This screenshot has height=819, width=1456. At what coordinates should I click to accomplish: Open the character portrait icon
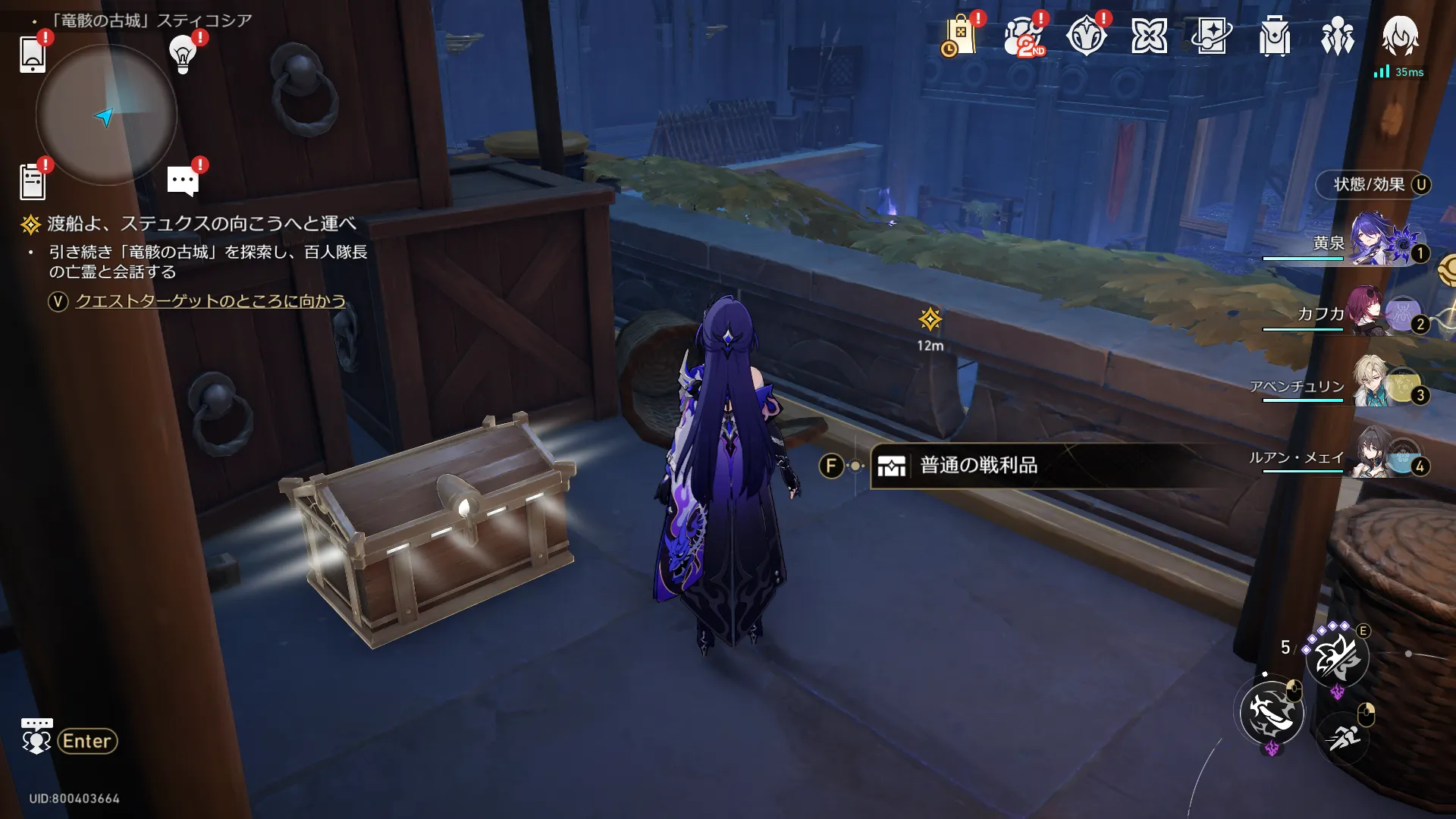tap(1400, 36)
